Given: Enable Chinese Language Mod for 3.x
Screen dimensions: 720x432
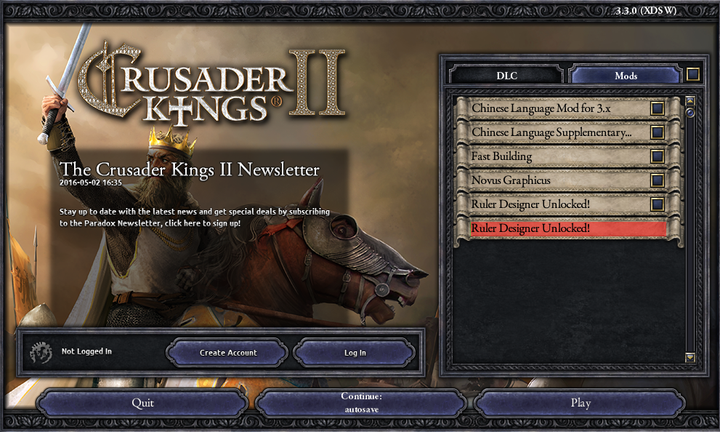Looking at the screenshot, I should pos(657,108).
